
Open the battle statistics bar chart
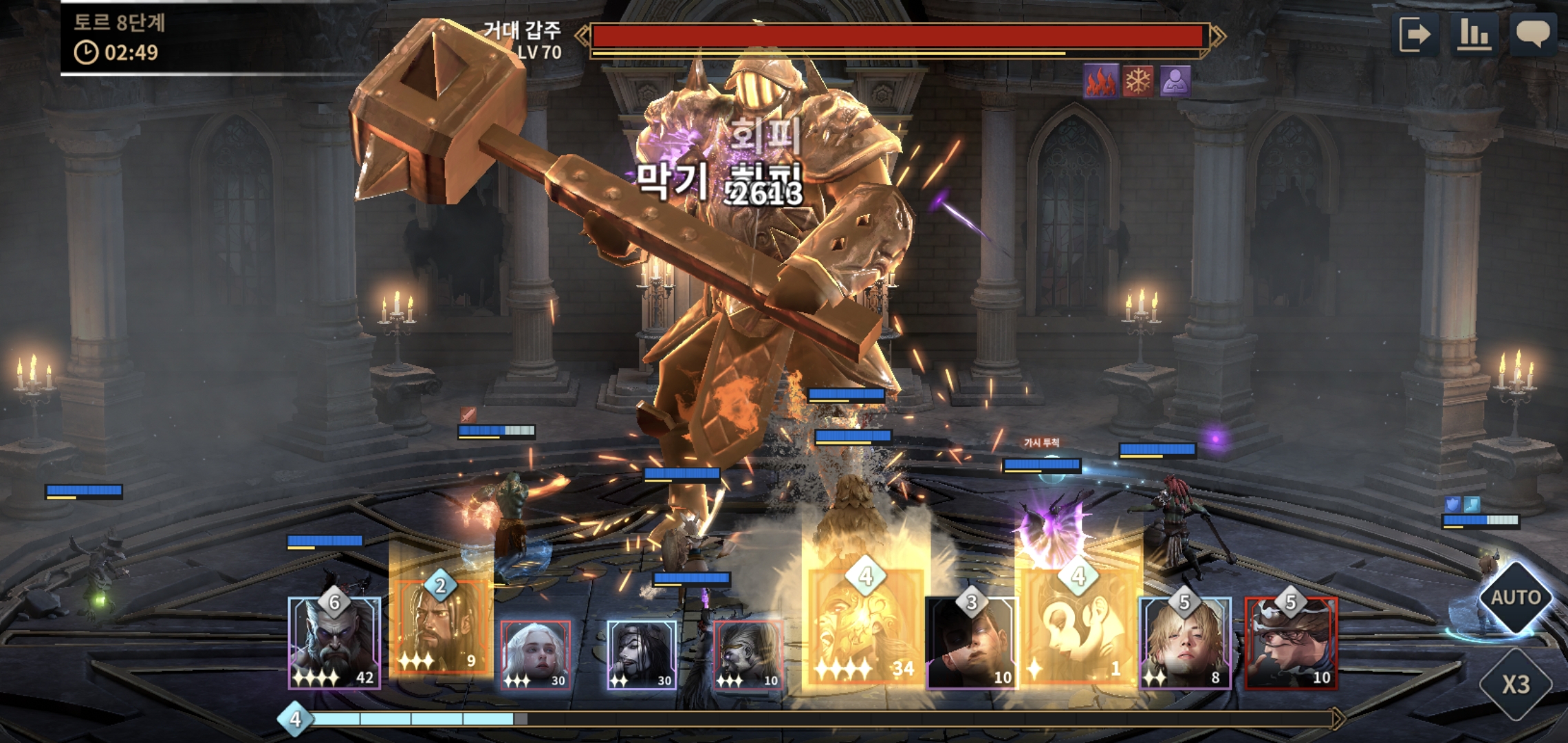coord(1474,34)
